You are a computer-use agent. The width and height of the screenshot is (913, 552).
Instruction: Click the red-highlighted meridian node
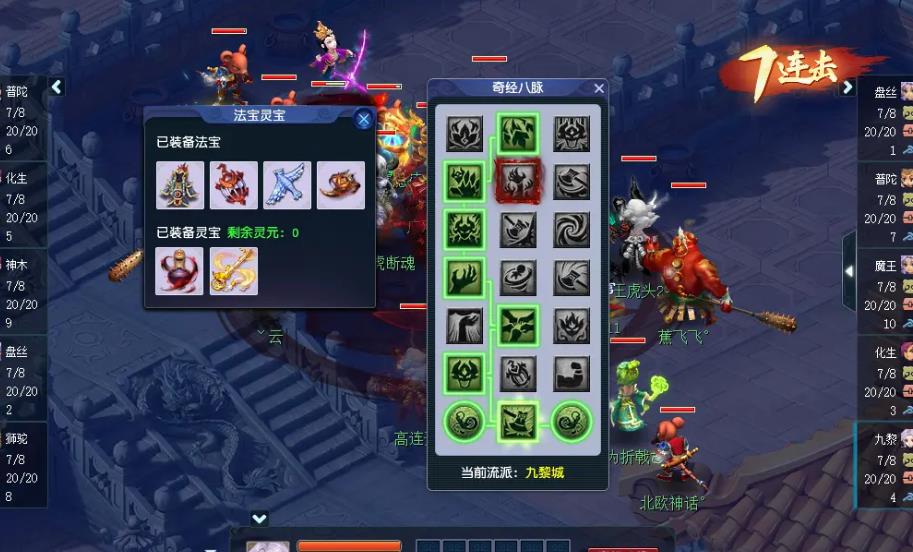tap(519, 182)
